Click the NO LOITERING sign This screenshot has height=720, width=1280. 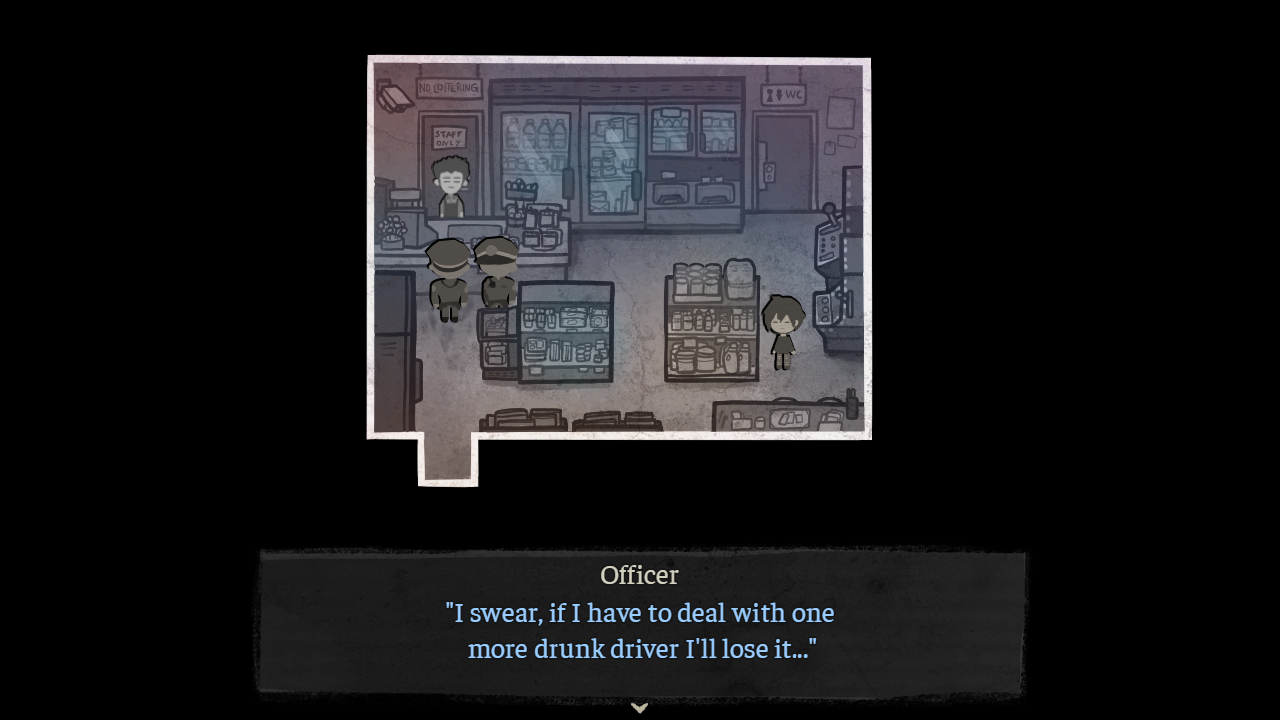coord(448,87)
